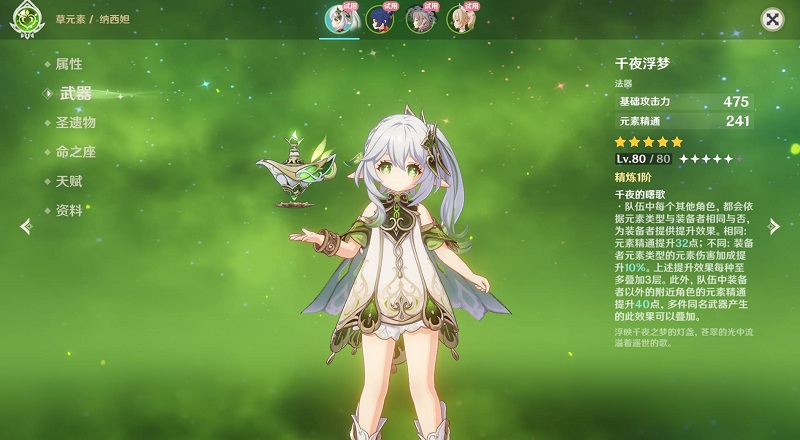The width and height of the screenshot is (800, 440).
Task: Select Nahida's white-haired trial portrait
Action: [x=340, y=20]
